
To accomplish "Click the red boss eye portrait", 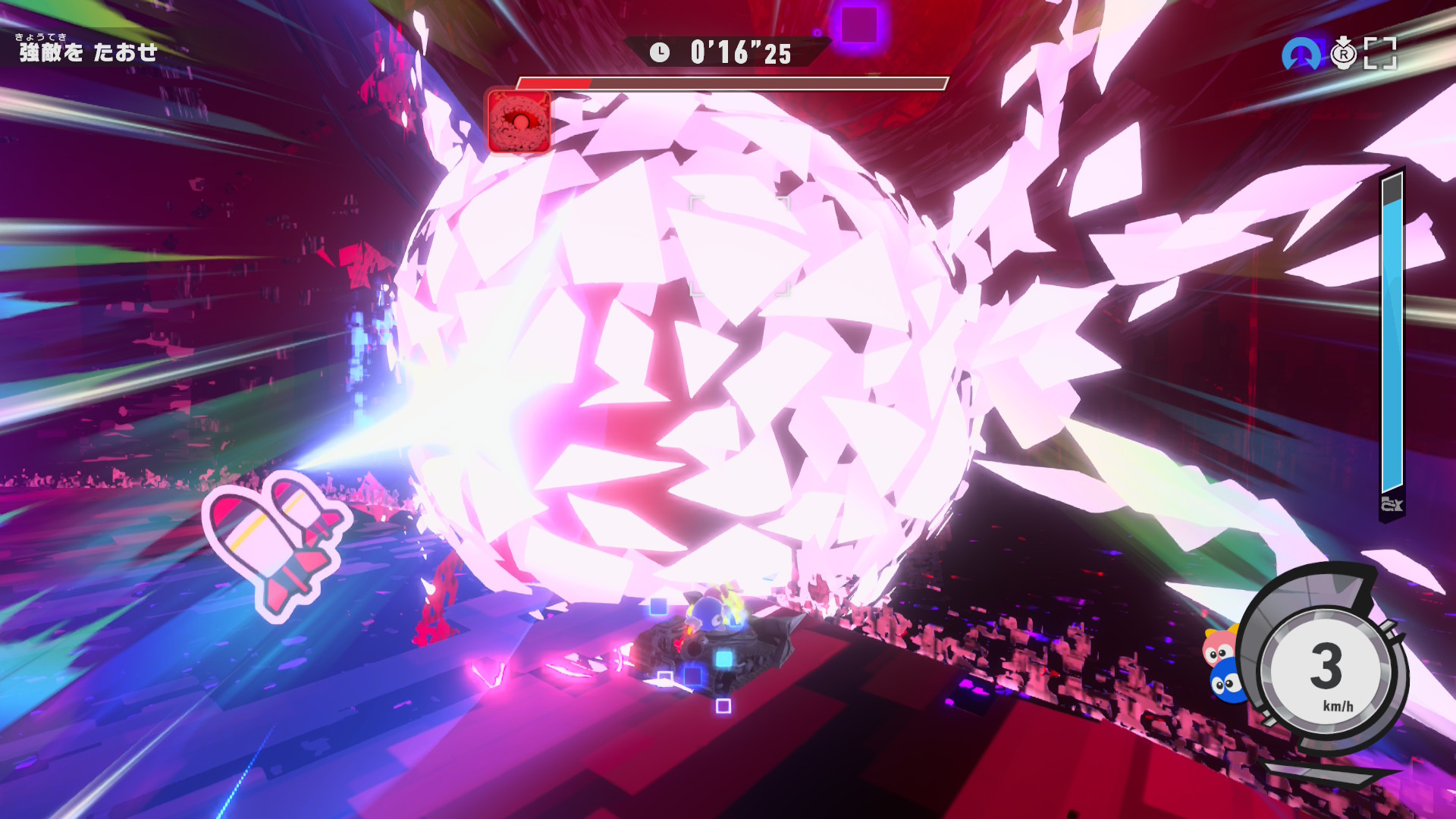I will coord(519,121).
